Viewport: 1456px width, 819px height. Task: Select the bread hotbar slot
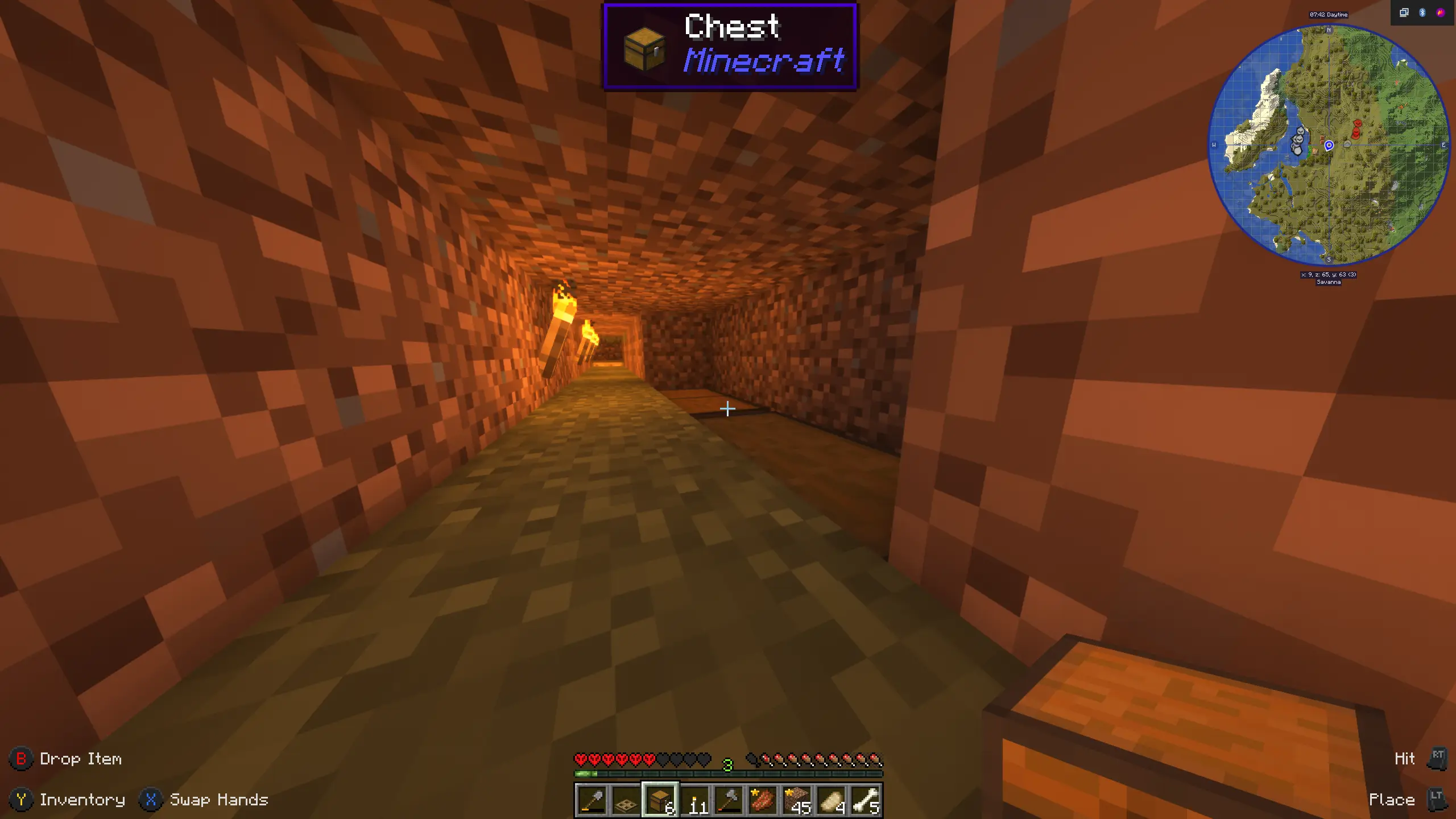pos(832,800)
